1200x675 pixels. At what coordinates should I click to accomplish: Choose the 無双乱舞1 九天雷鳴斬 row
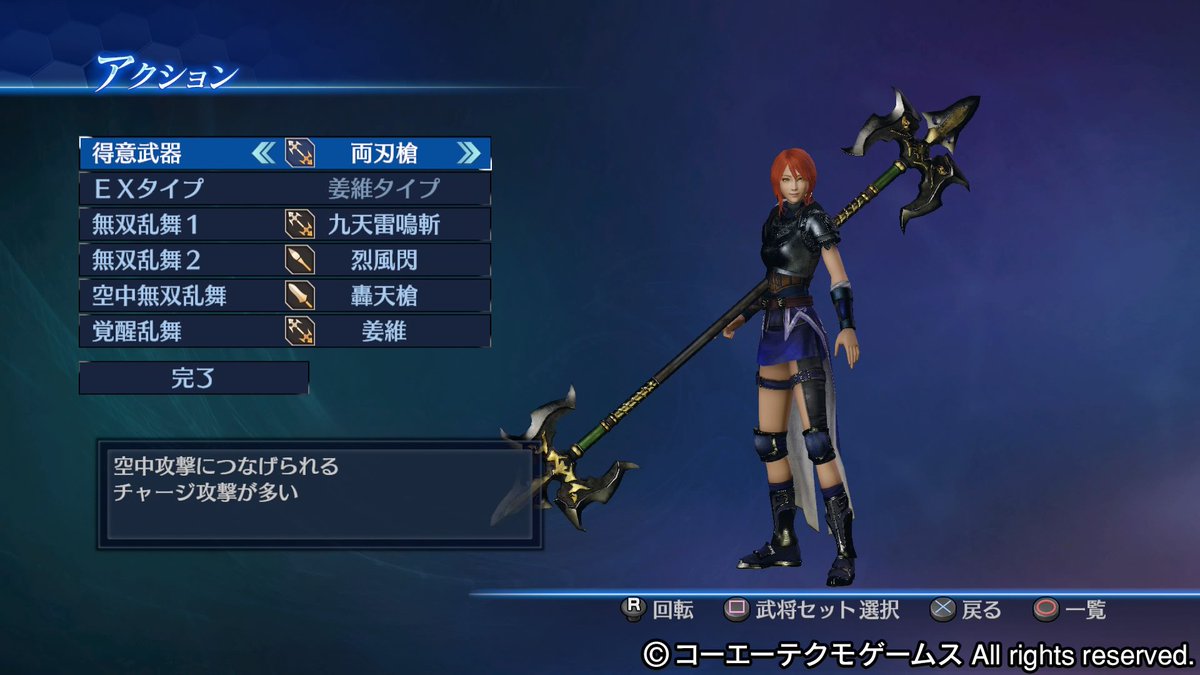pos(285,224)
